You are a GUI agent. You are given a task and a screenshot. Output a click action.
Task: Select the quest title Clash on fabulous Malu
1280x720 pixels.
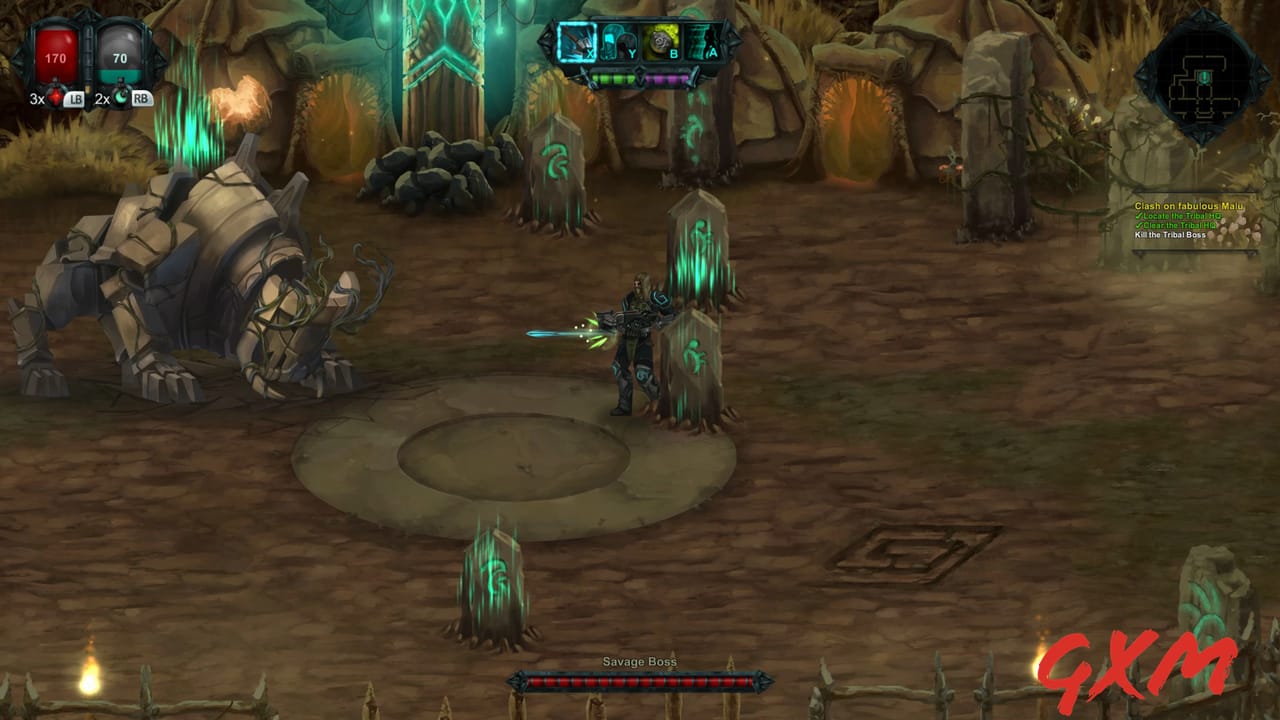(1190, 205)
